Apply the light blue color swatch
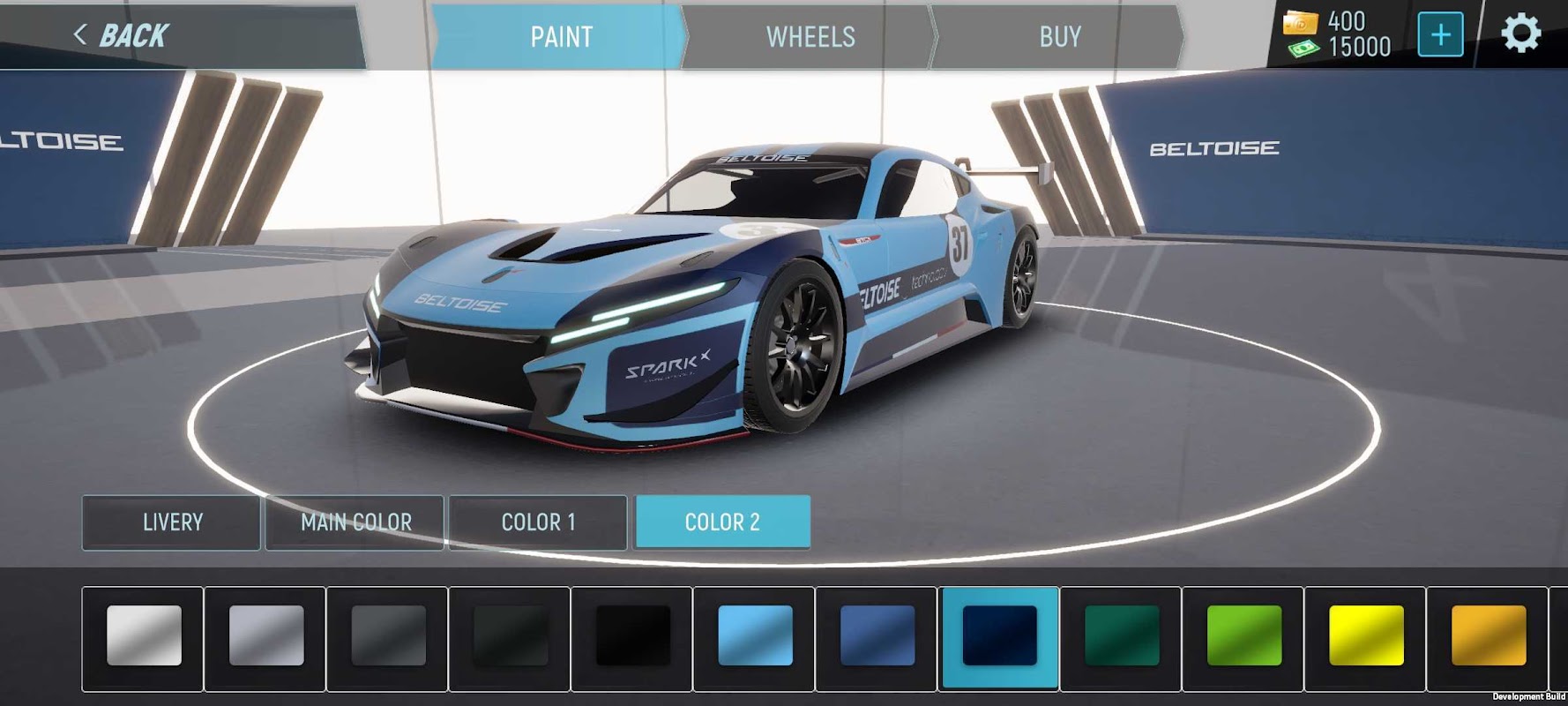Image resolution: width=1568 pixels, height=706 pixels. [x=755, y=635]
